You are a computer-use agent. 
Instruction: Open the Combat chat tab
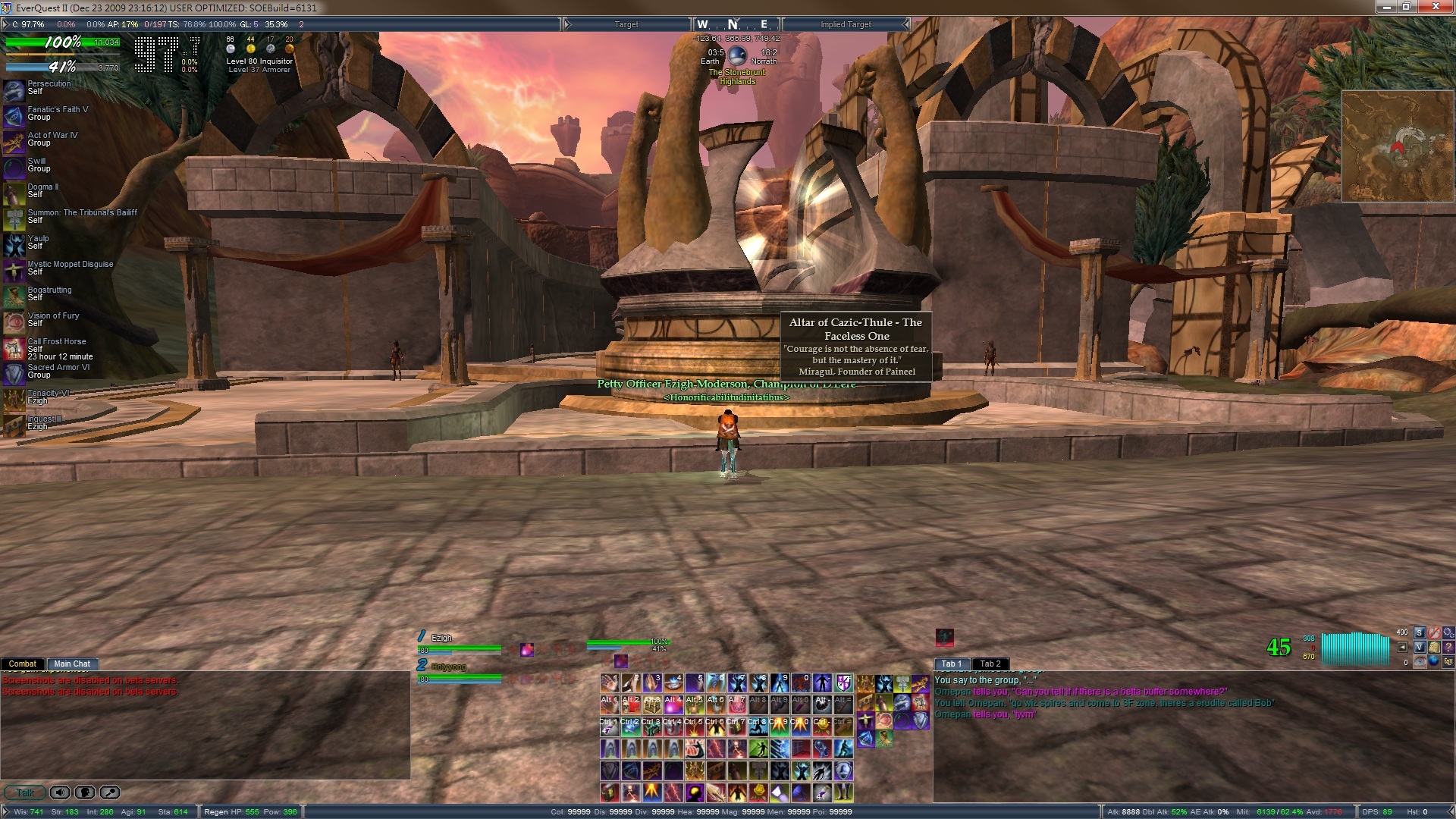point(22,664)
